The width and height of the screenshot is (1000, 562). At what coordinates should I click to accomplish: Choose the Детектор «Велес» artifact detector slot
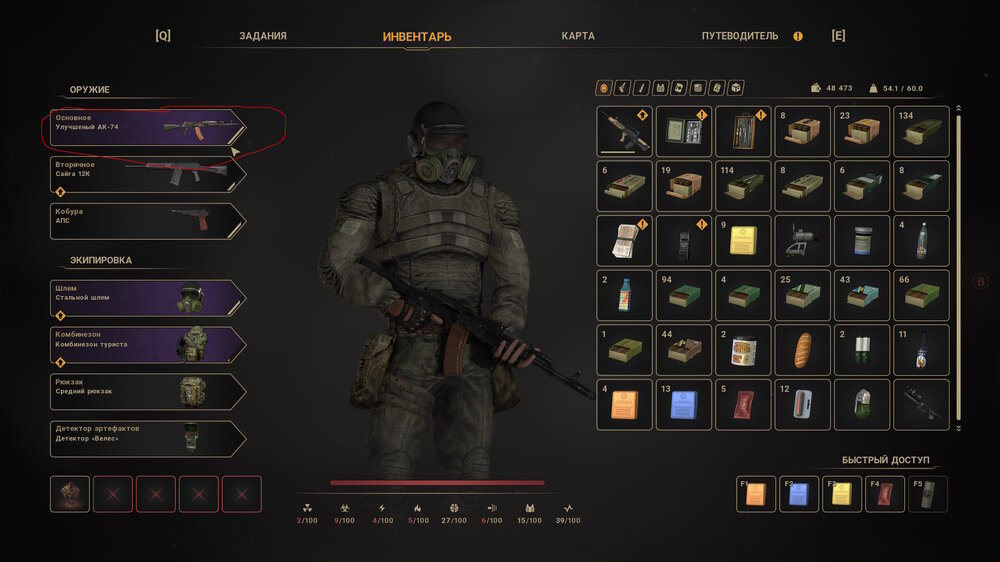(147, 438)
